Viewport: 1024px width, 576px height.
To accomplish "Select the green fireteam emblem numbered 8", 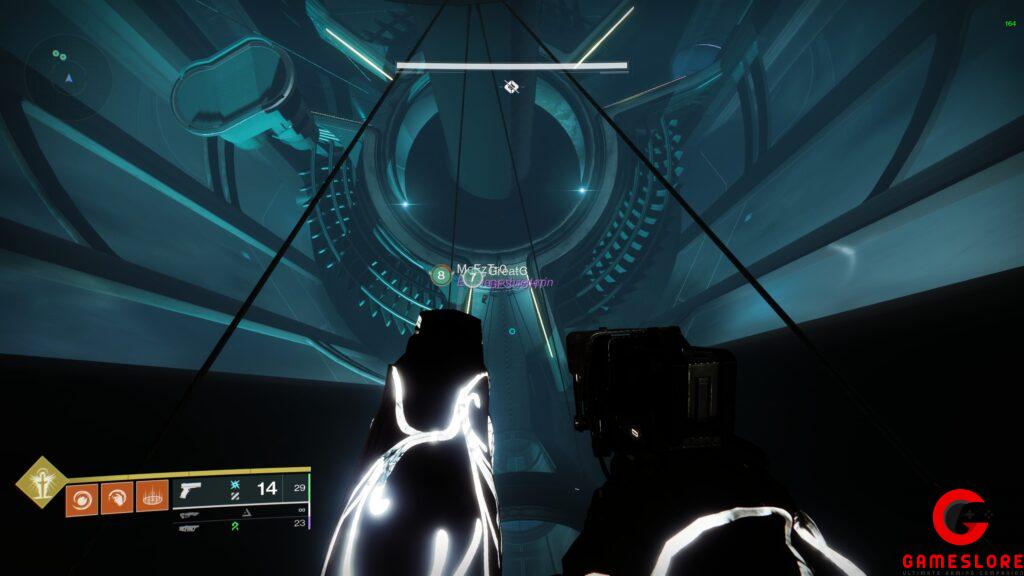I will click(x=441, y=273).
